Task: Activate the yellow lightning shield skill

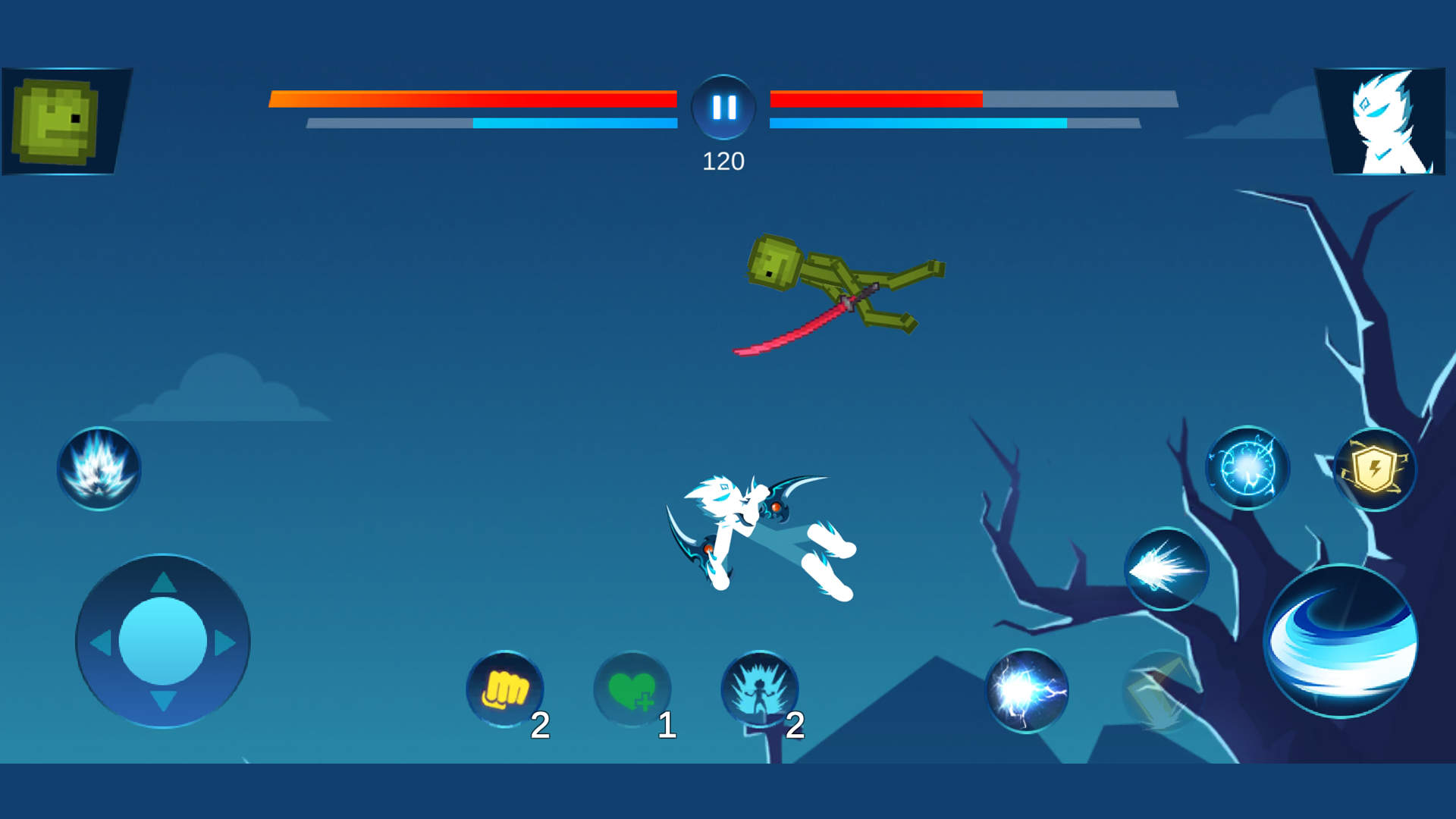Action: click(1374, 469)
